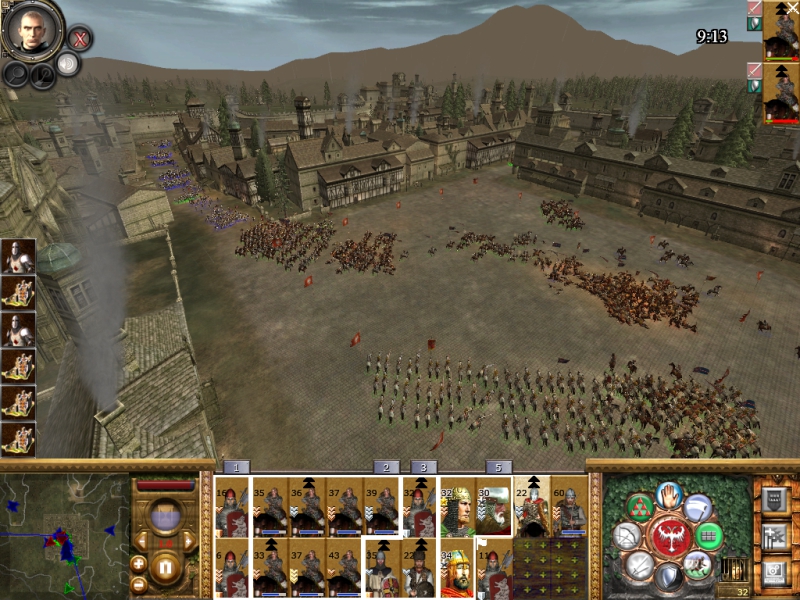Zoom in the minimap with plus button

[x=139, y=564]
